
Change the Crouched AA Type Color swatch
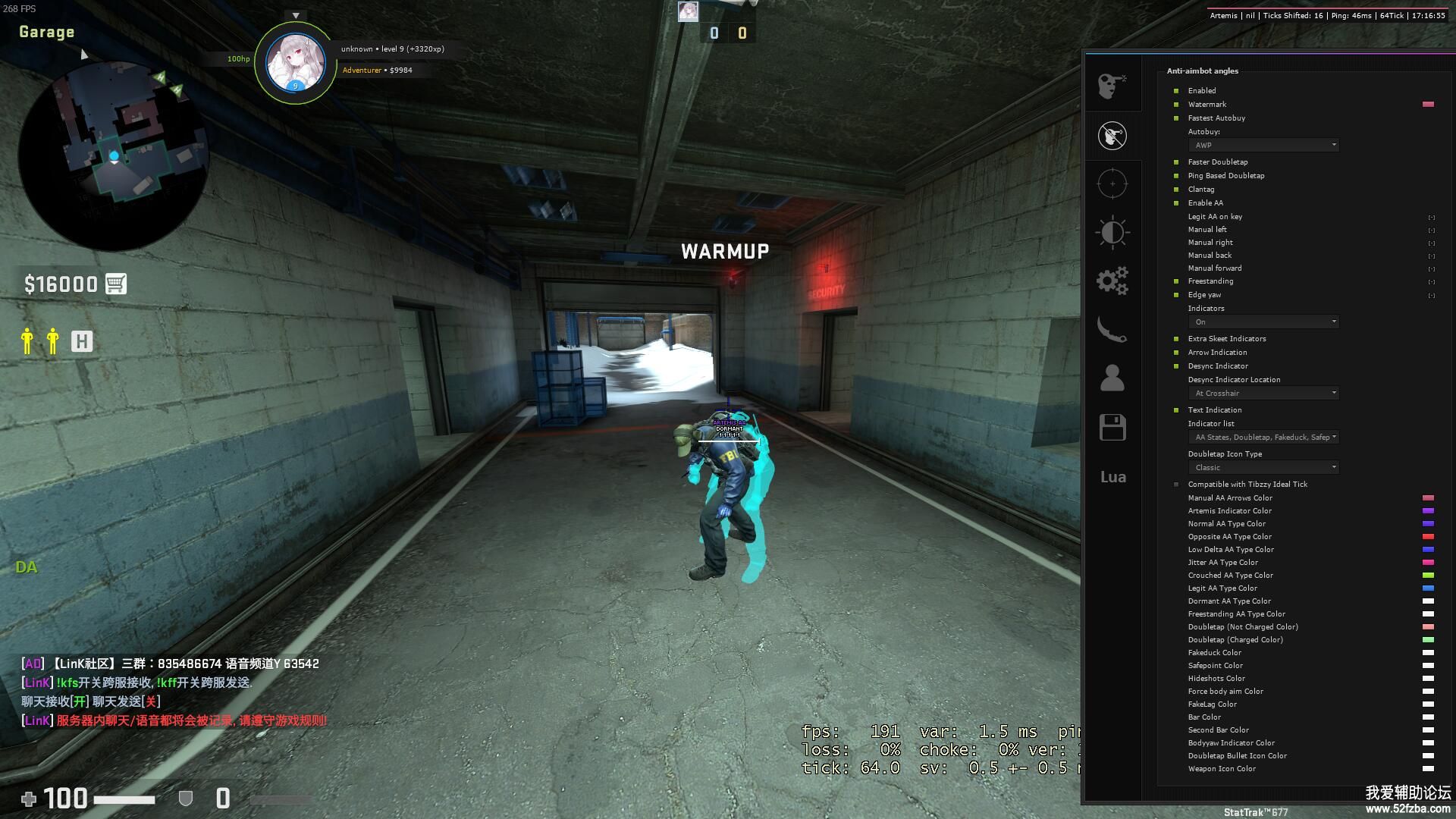1428,576
